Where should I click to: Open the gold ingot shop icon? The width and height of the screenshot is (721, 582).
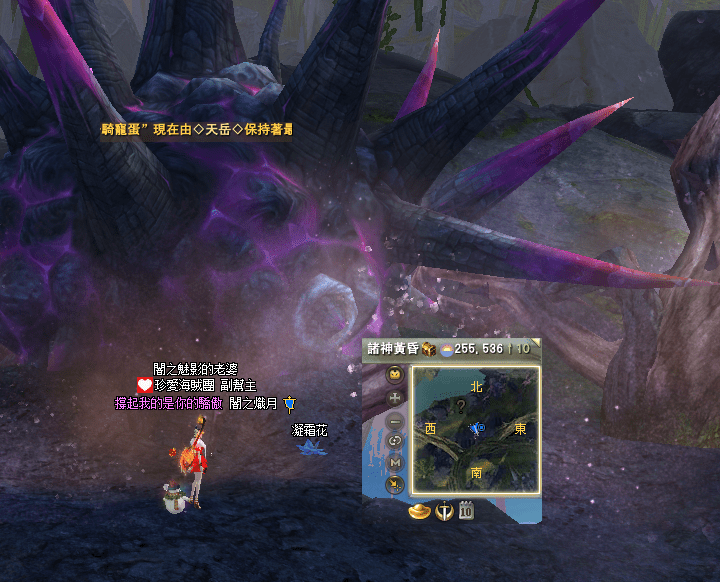pos(420,511)
